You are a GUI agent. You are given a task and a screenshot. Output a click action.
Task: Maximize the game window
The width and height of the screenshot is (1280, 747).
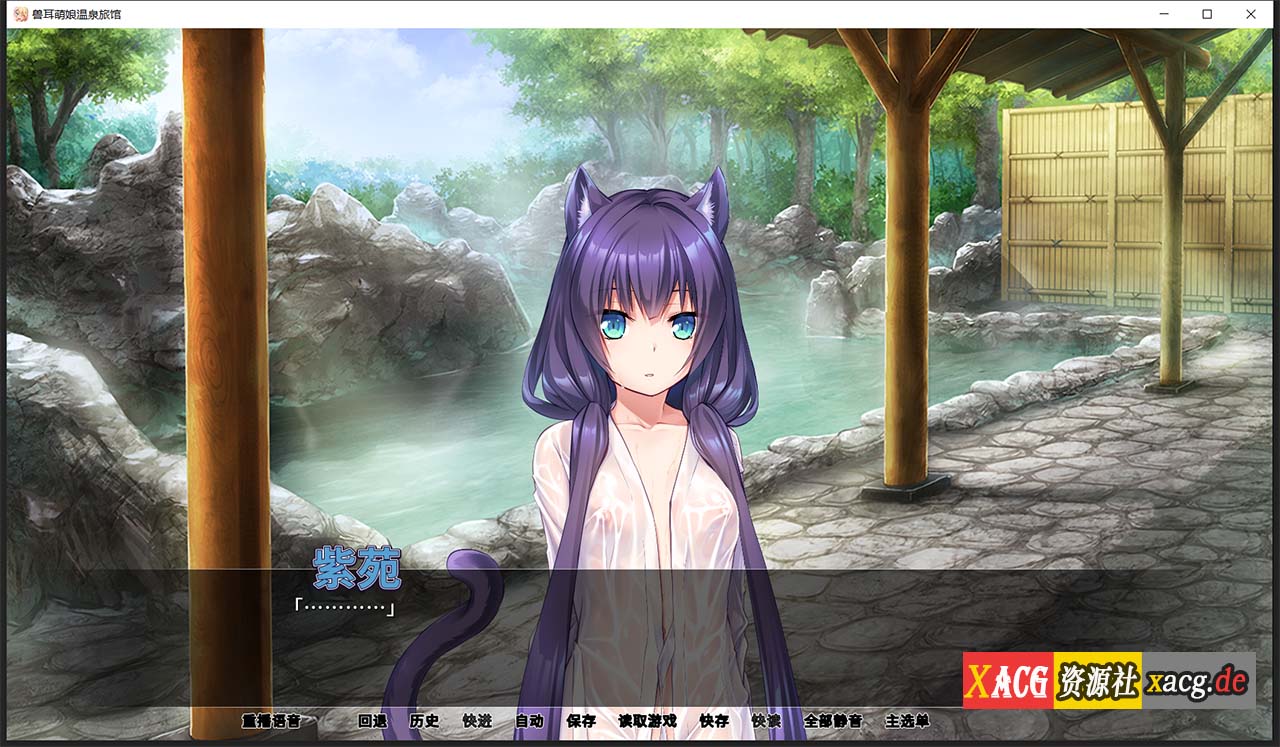point(1207,14)
